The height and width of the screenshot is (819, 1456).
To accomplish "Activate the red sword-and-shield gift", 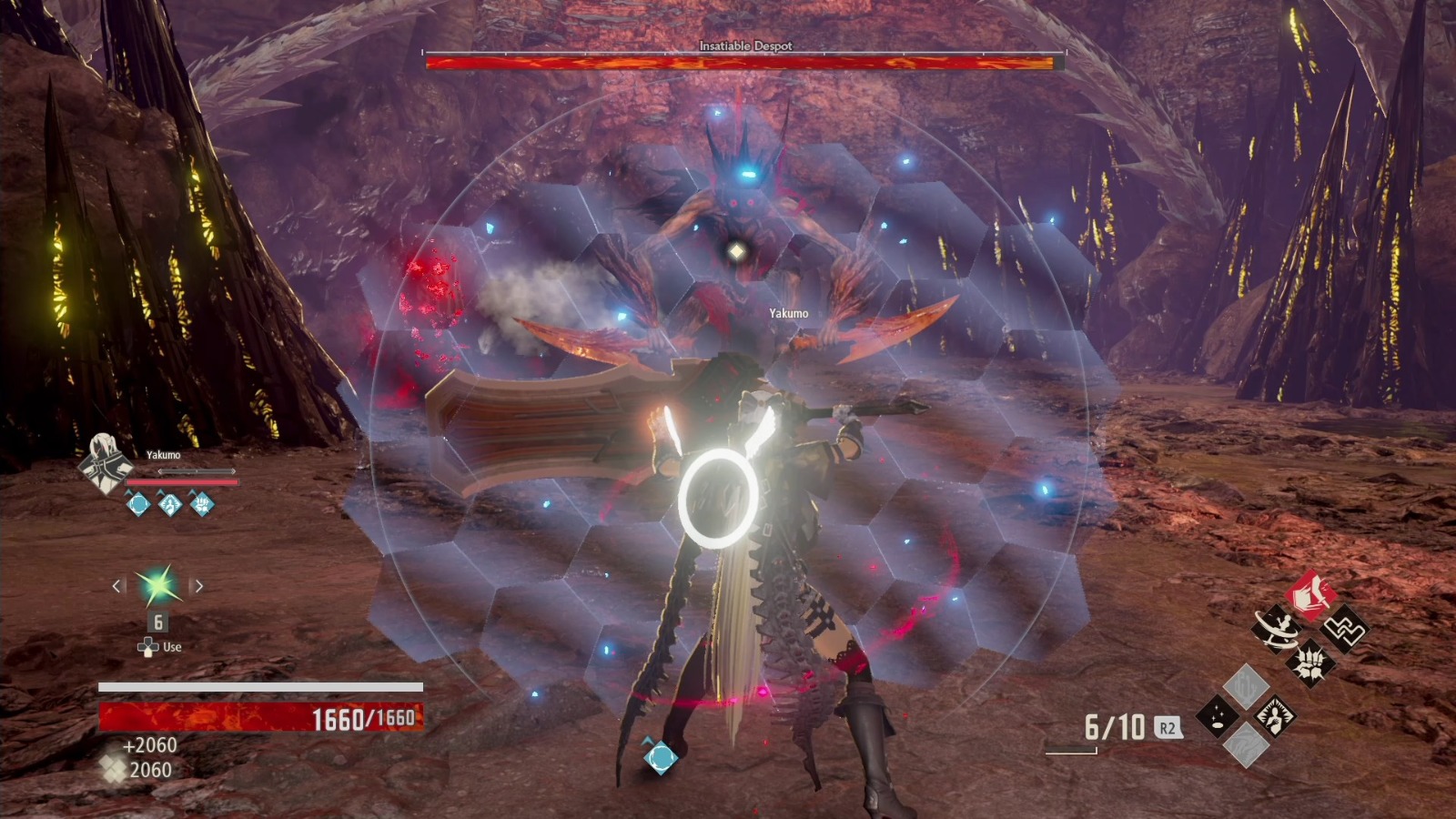I will (x=1309, y=597).
